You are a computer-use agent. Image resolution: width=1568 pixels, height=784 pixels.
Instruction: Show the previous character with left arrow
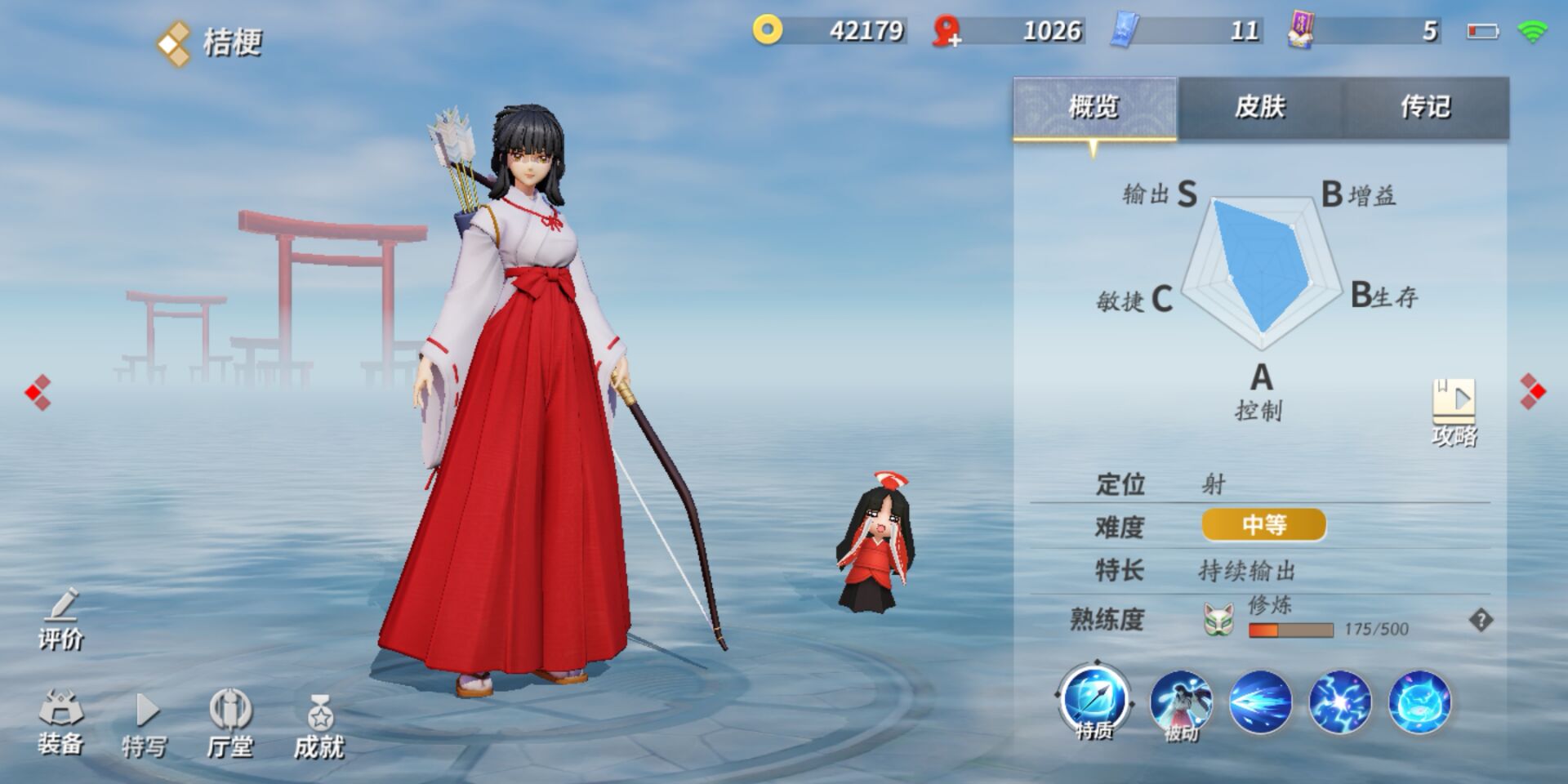click(38, 393)
